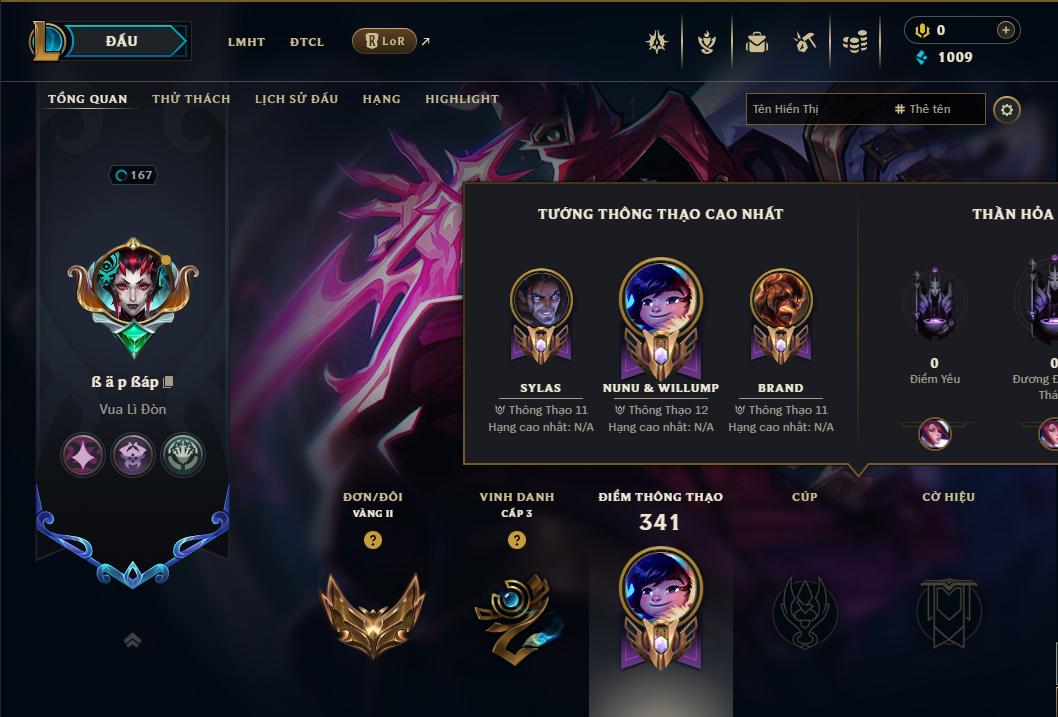
Task: Select the Brand mastery portrait
Action: pos(781,300)
